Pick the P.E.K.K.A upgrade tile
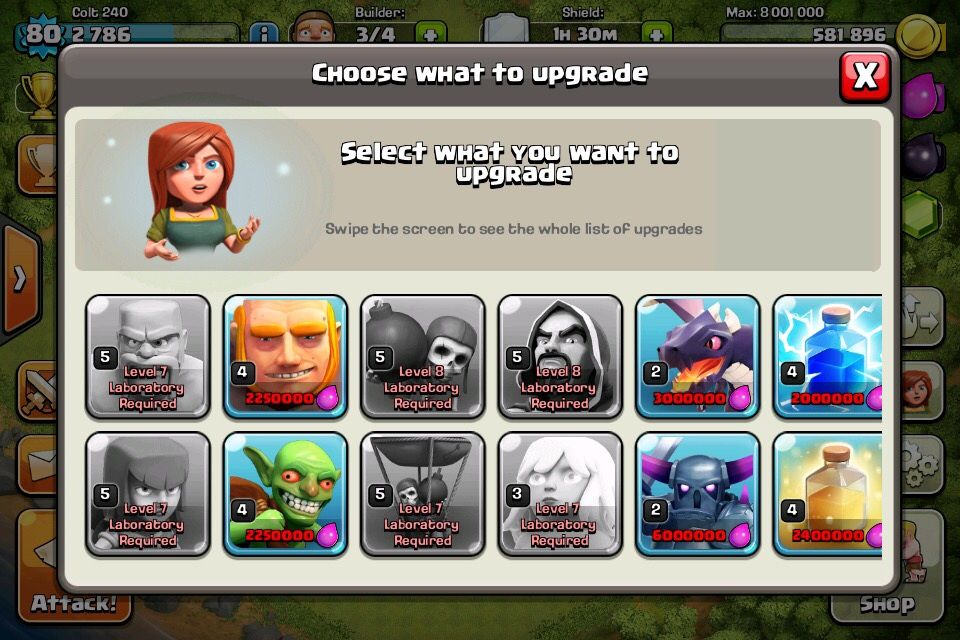The height and width of the screenshot is (640, 960). 697,493
